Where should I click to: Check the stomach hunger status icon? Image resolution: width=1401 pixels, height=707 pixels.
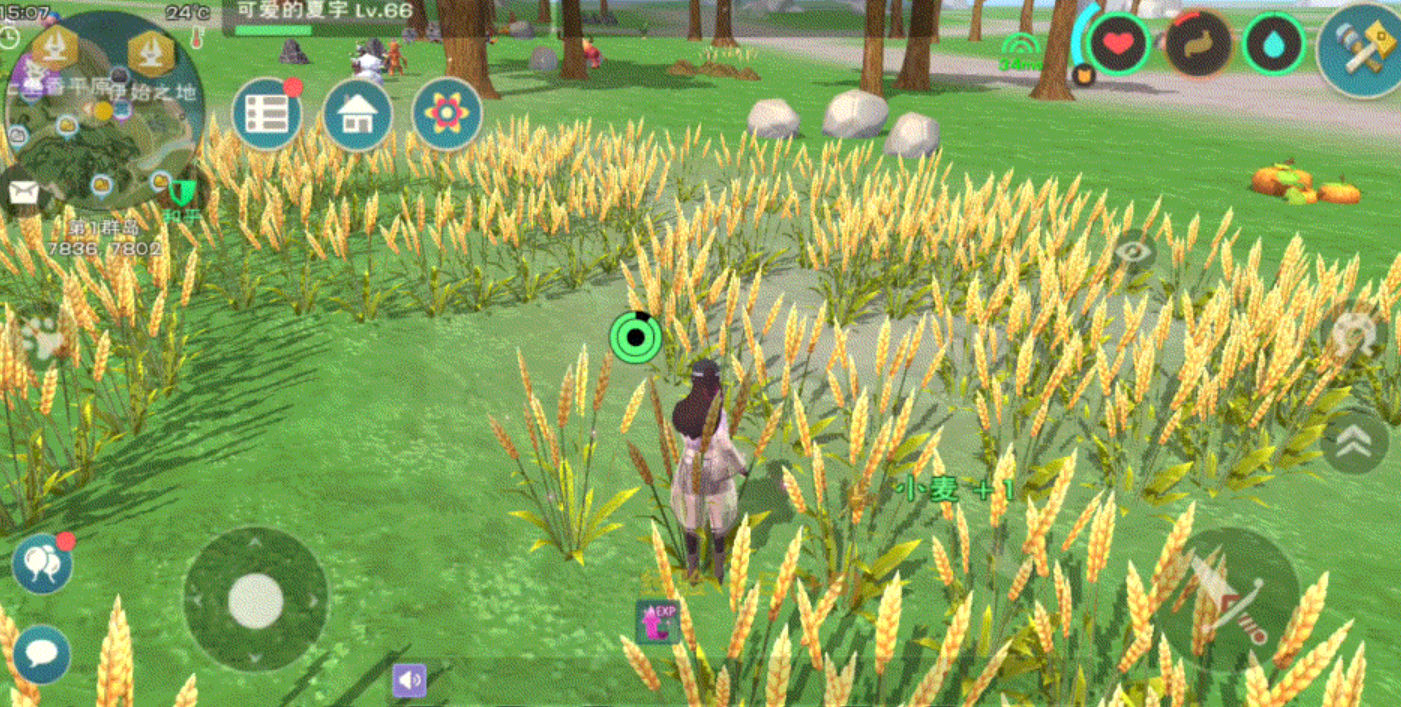click(1198, 44)
